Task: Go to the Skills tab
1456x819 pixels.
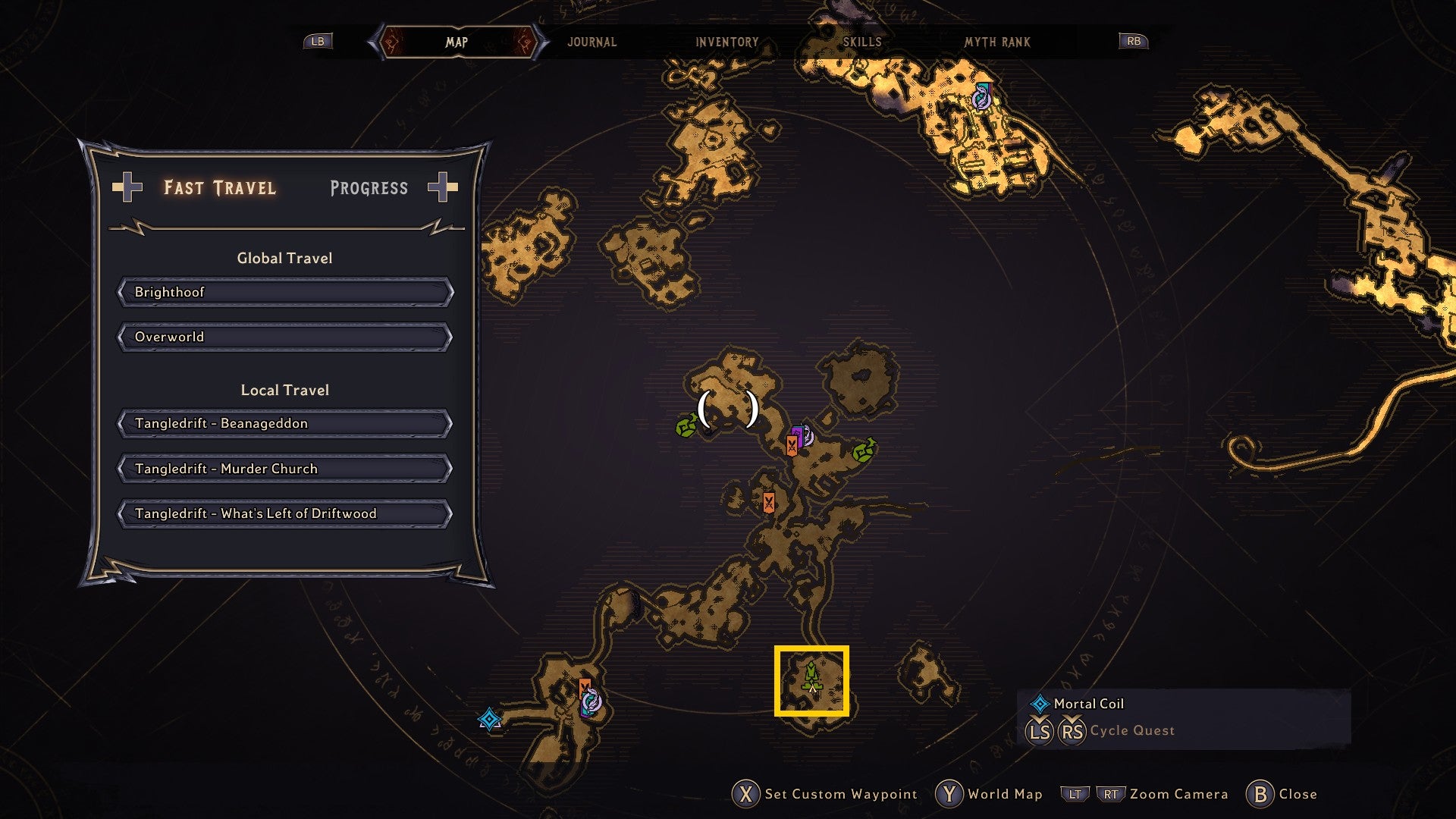Action: coord(862,42)
